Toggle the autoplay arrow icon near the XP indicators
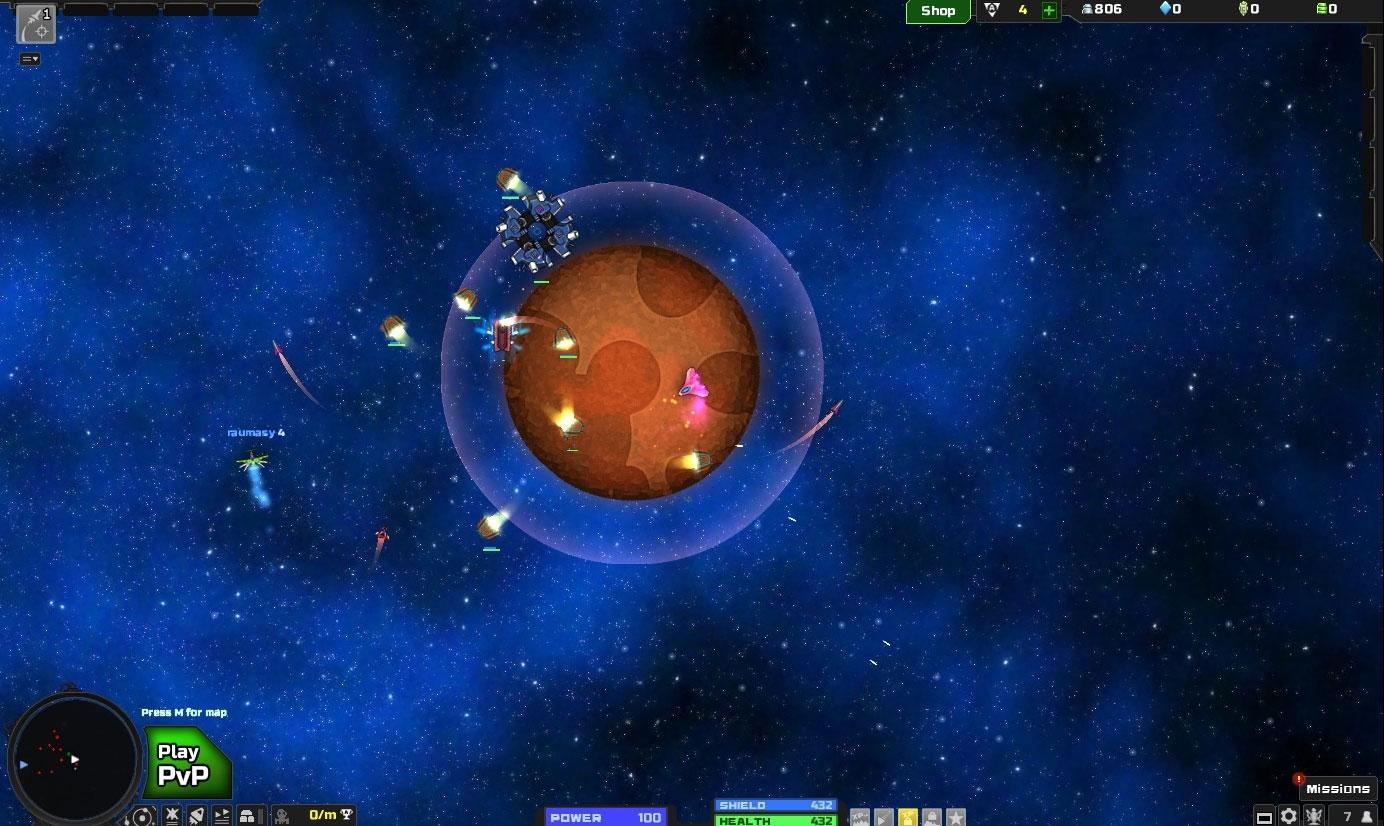 click(883, 817)
